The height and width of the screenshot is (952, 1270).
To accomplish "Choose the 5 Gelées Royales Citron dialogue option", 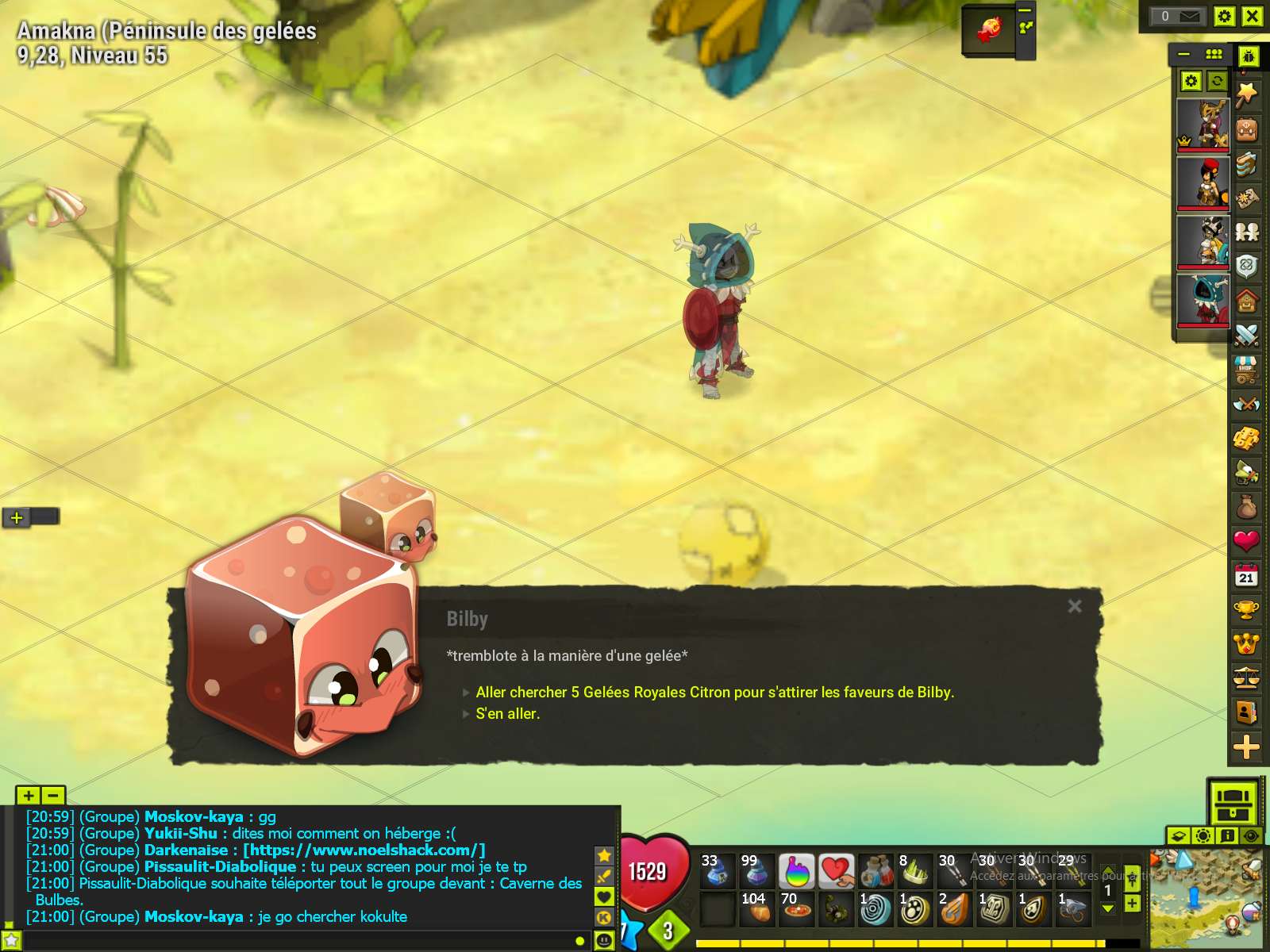I will tap(714, 693).
